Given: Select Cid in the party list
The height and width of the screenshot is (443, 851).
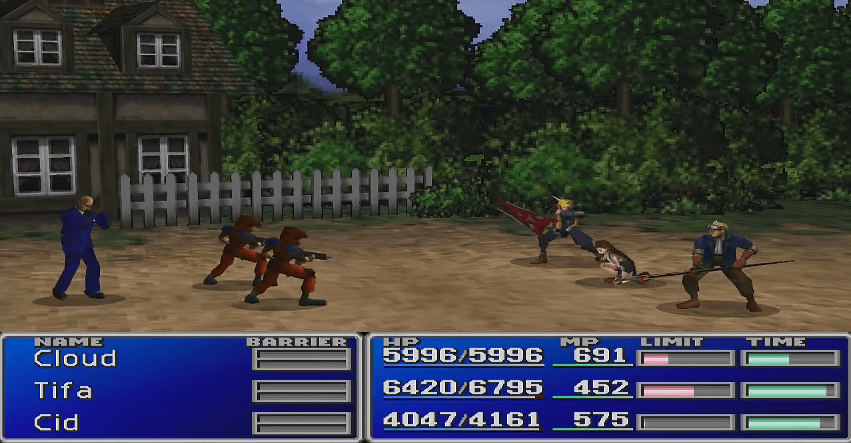Looking at the screenshot, I should click(x=56, y=421).
